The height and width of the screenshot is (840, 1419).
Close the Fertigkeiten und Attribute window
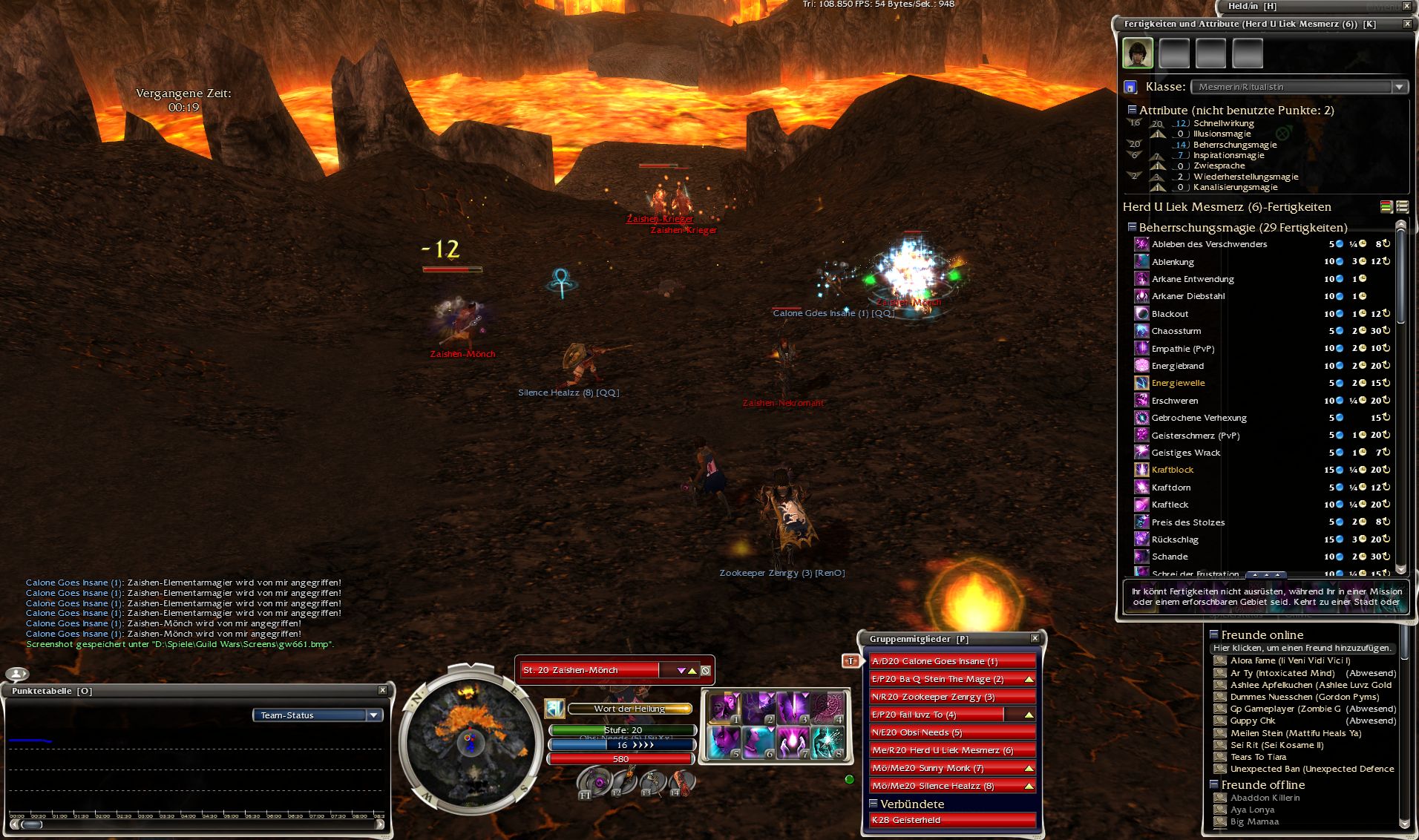(x=1406, y=24)
